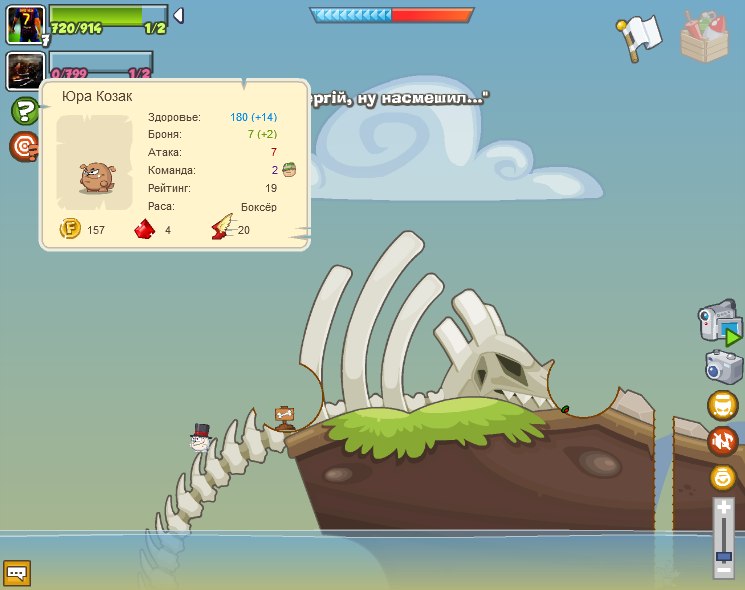Zoom in with the plus button

pos(723,508)
